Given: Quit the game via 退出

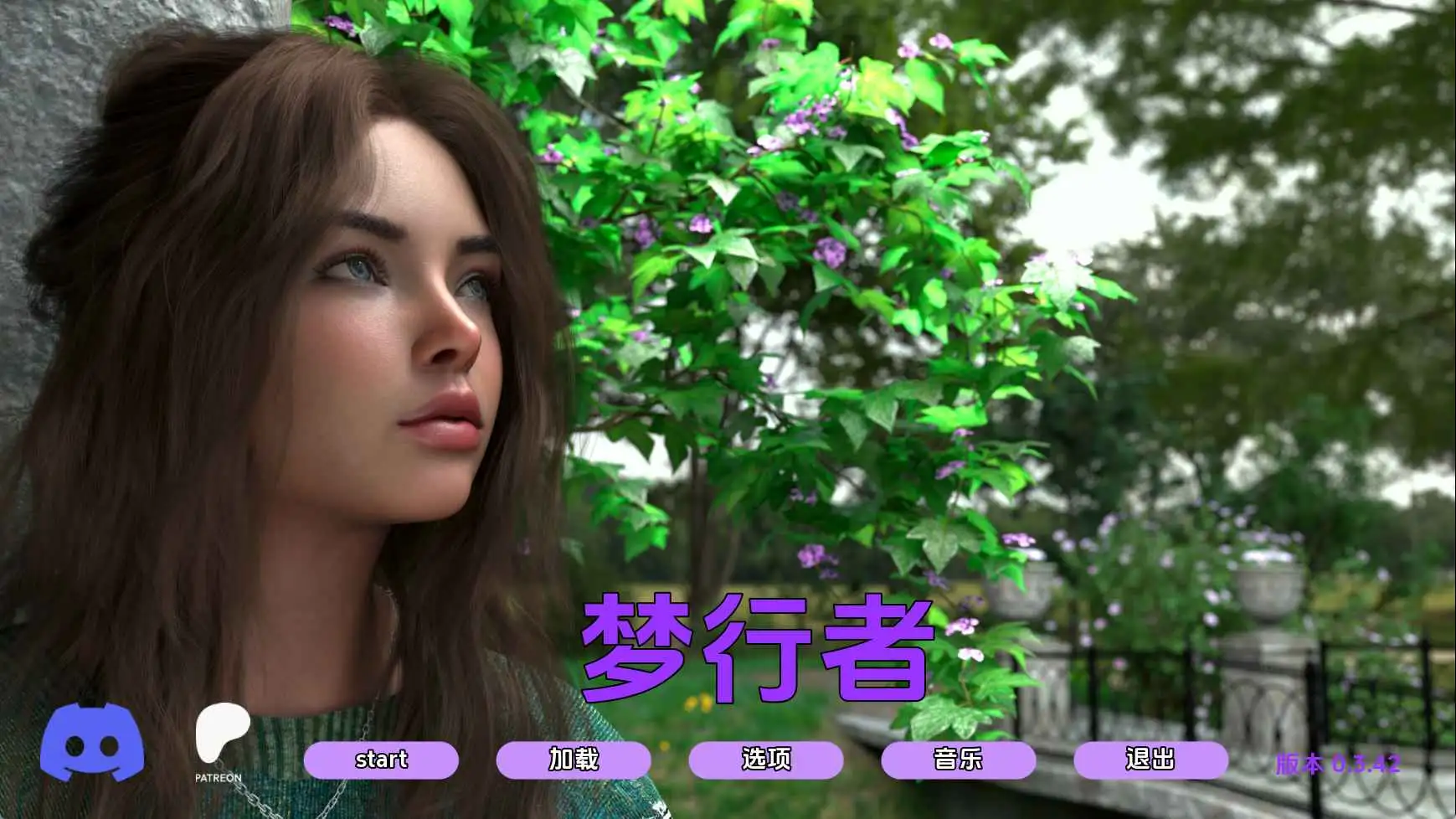Looking at the screenshot, I should 1151,760.
